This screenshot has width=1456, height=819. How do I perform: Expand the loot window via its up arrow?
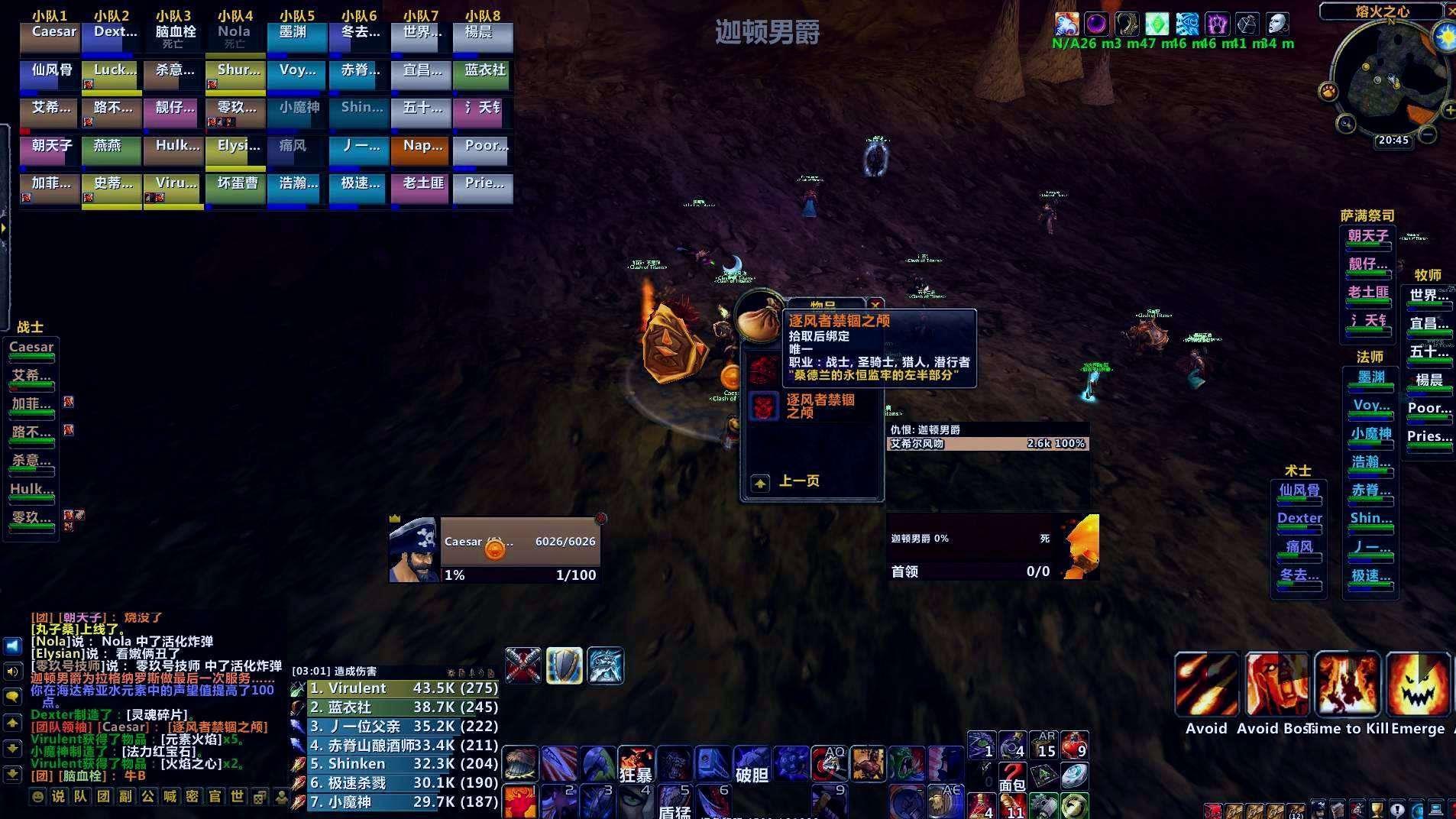[x=759, y=483]
